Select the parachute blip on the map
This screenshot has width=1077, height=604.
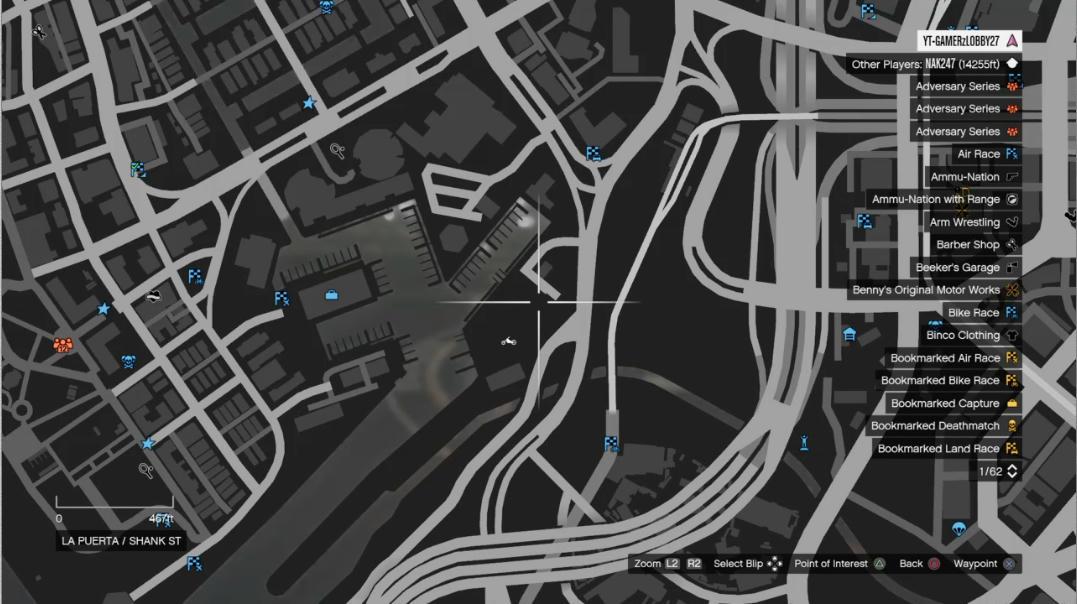(x=958, y=529)
